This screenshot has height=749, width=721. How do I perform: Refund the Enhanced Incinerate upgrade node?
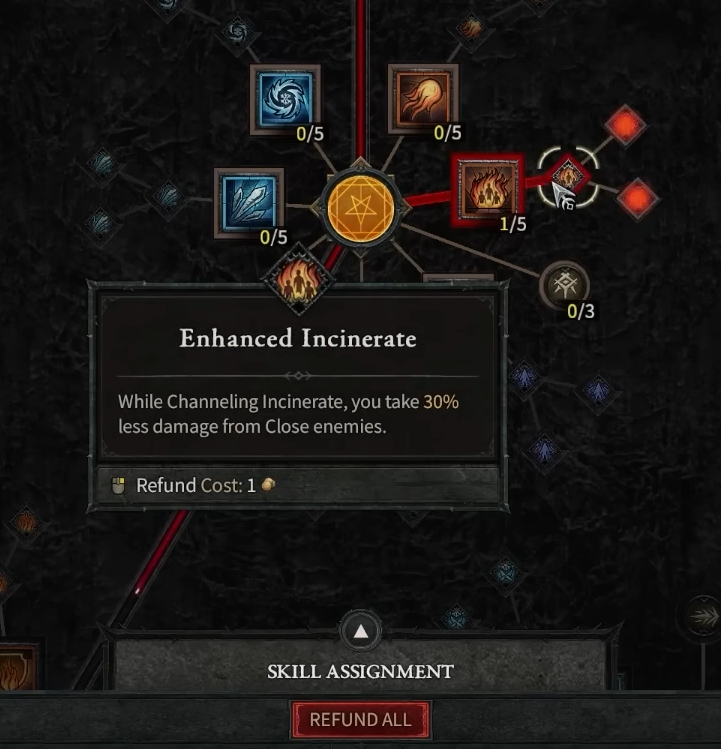coord(567,178)
